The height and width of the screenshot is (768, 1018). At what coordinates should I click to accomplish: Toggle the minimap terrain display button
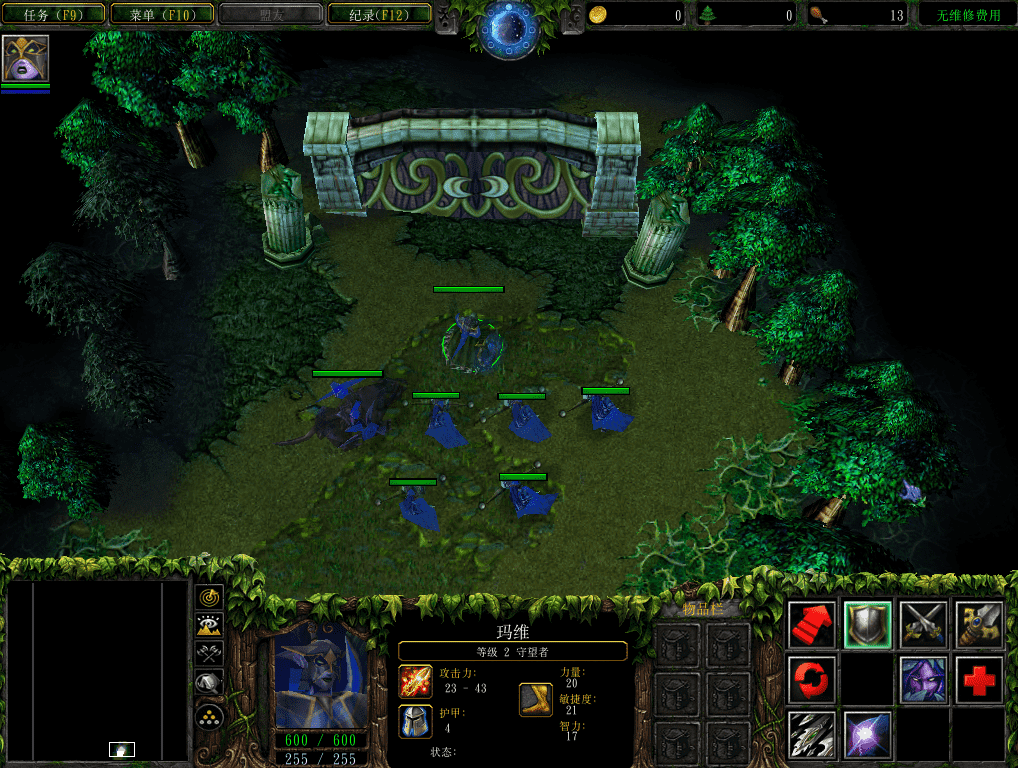pos(209,626)
